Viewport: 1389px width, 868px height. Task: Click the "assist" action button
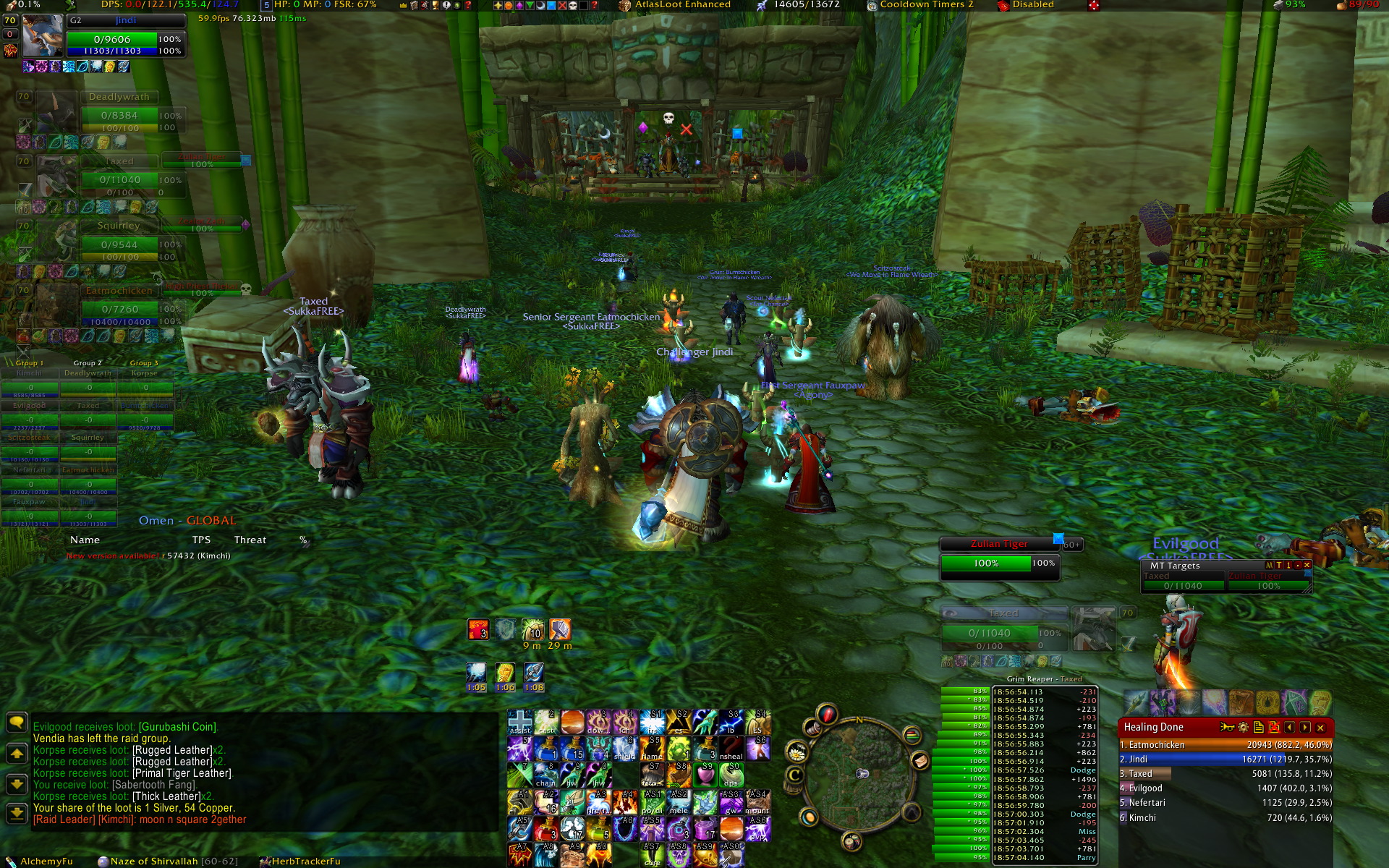pos(519,722)
